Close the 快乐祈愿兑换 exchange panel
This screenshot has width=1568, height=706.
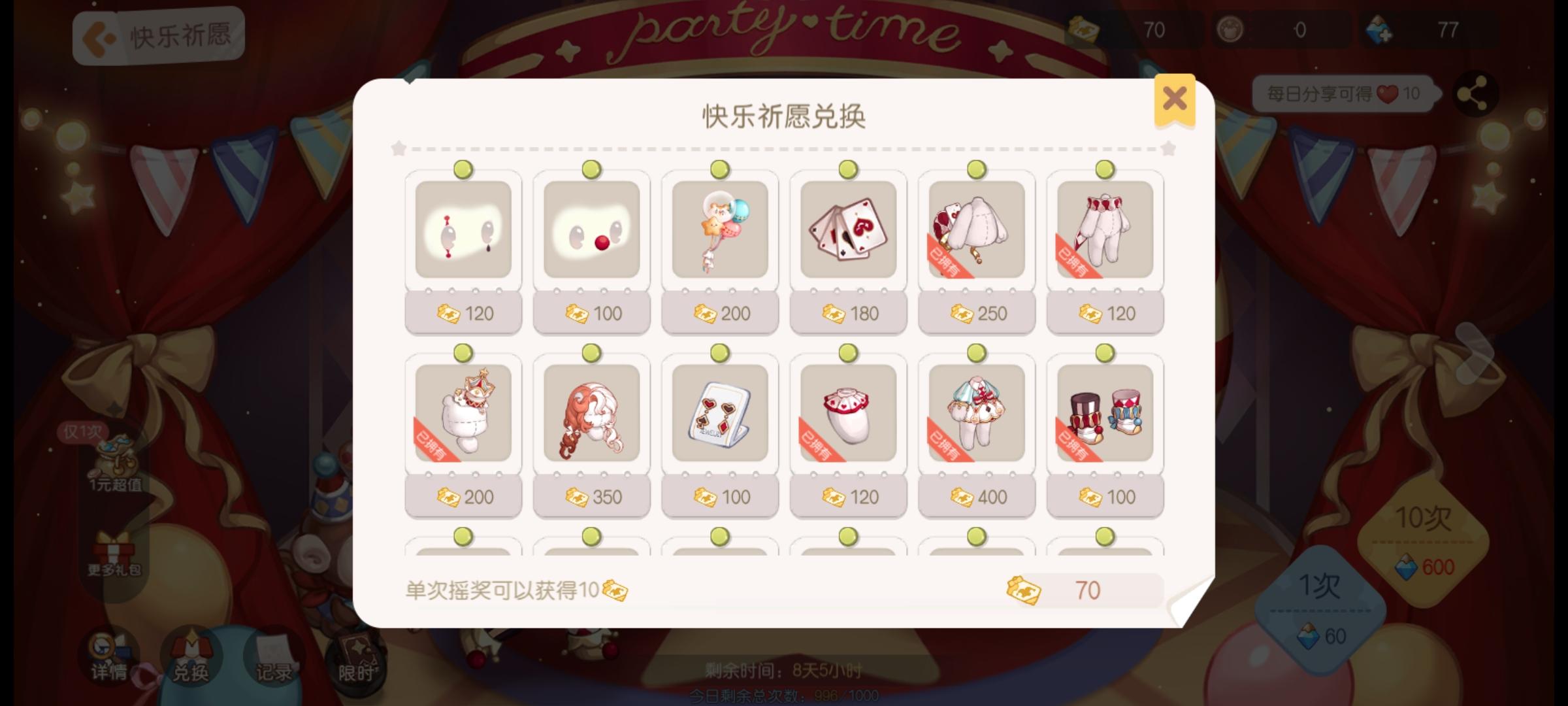click(x=1174, y=97)
